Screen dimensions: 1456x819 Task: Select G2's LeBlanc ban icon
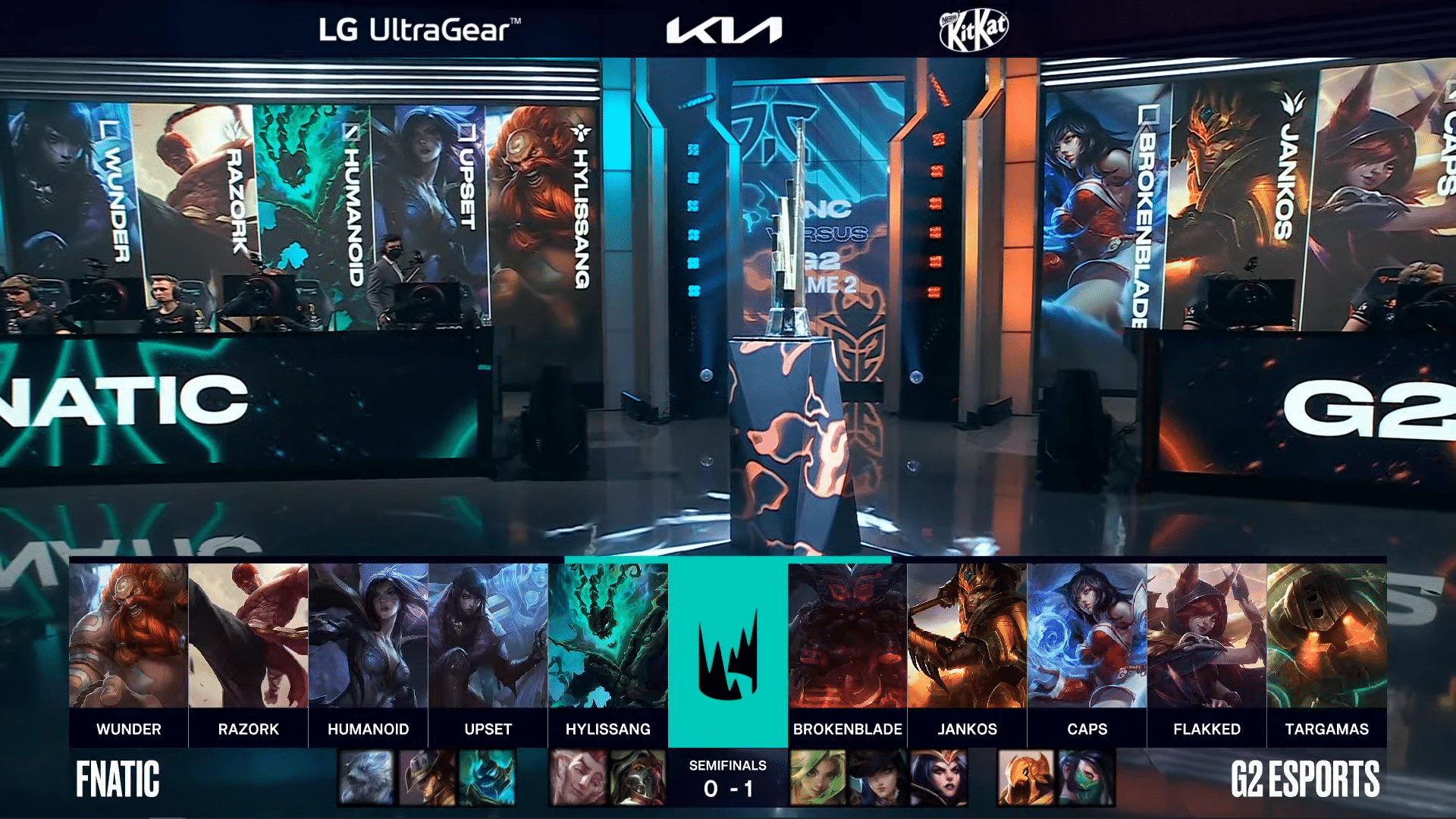(x=939, y=778)
